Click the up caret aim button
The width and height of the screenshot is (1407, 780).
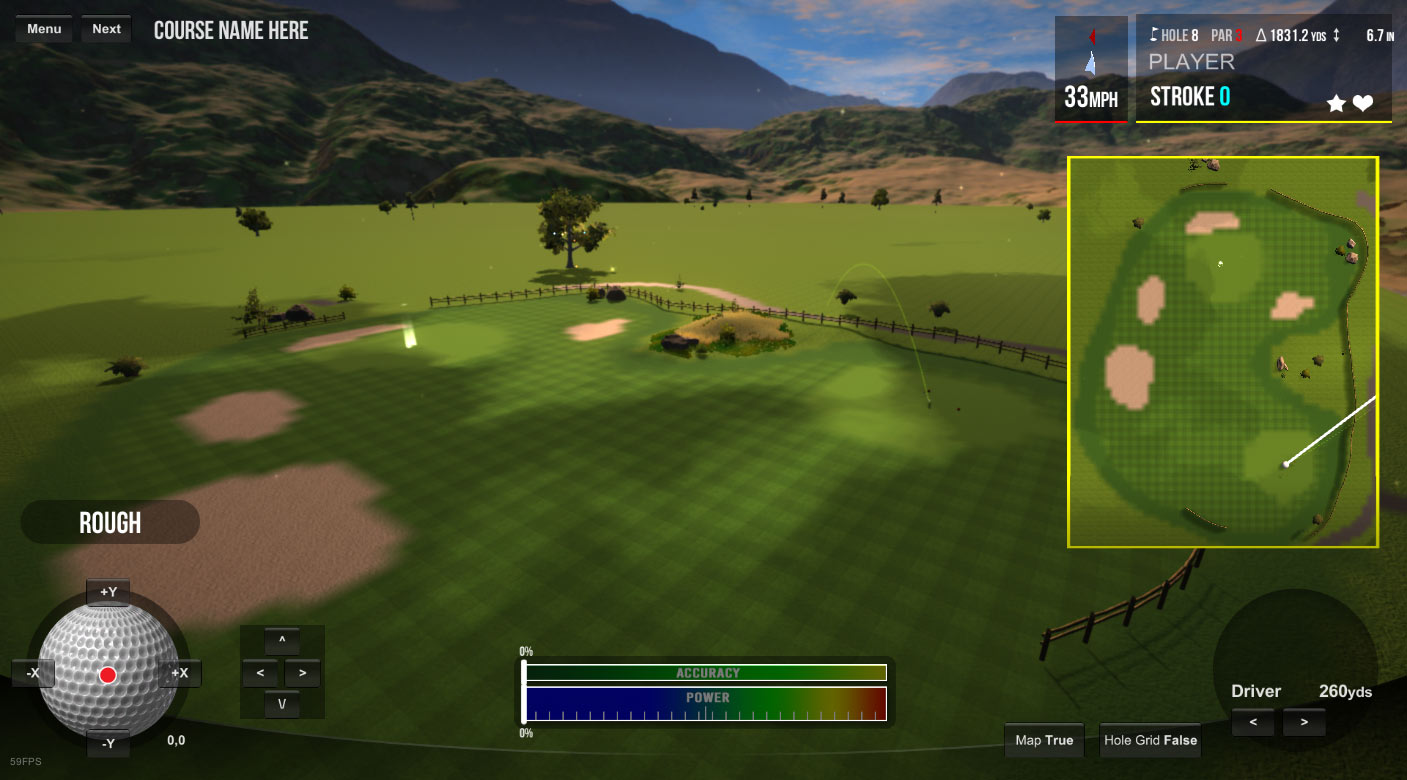pyautogui.click(x=282, y=641)
